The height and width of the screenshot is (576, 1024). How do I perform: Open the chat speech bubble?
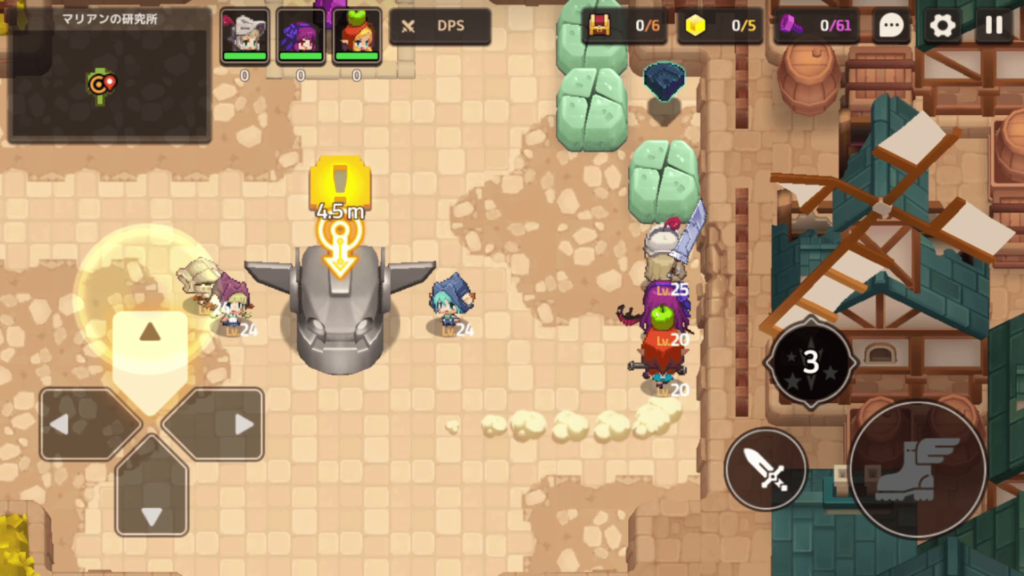(890, 26)
